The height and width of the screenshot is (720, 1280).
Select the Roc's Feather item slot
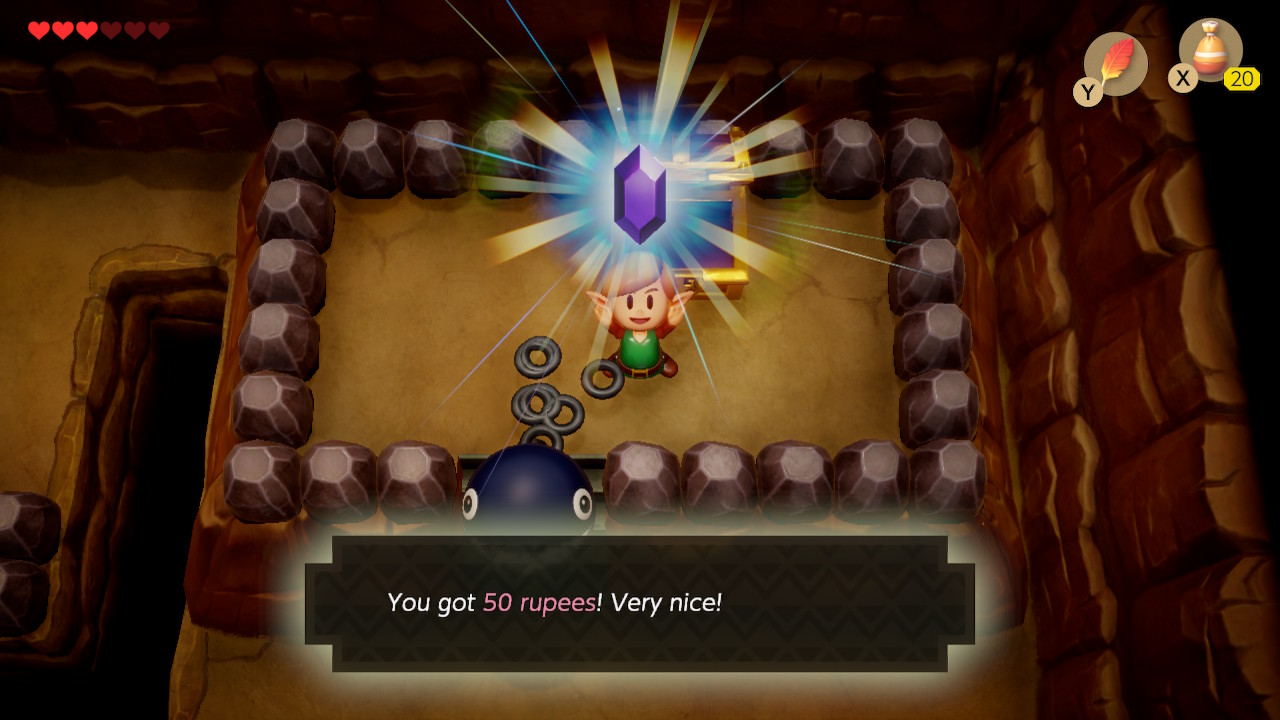1115,63
